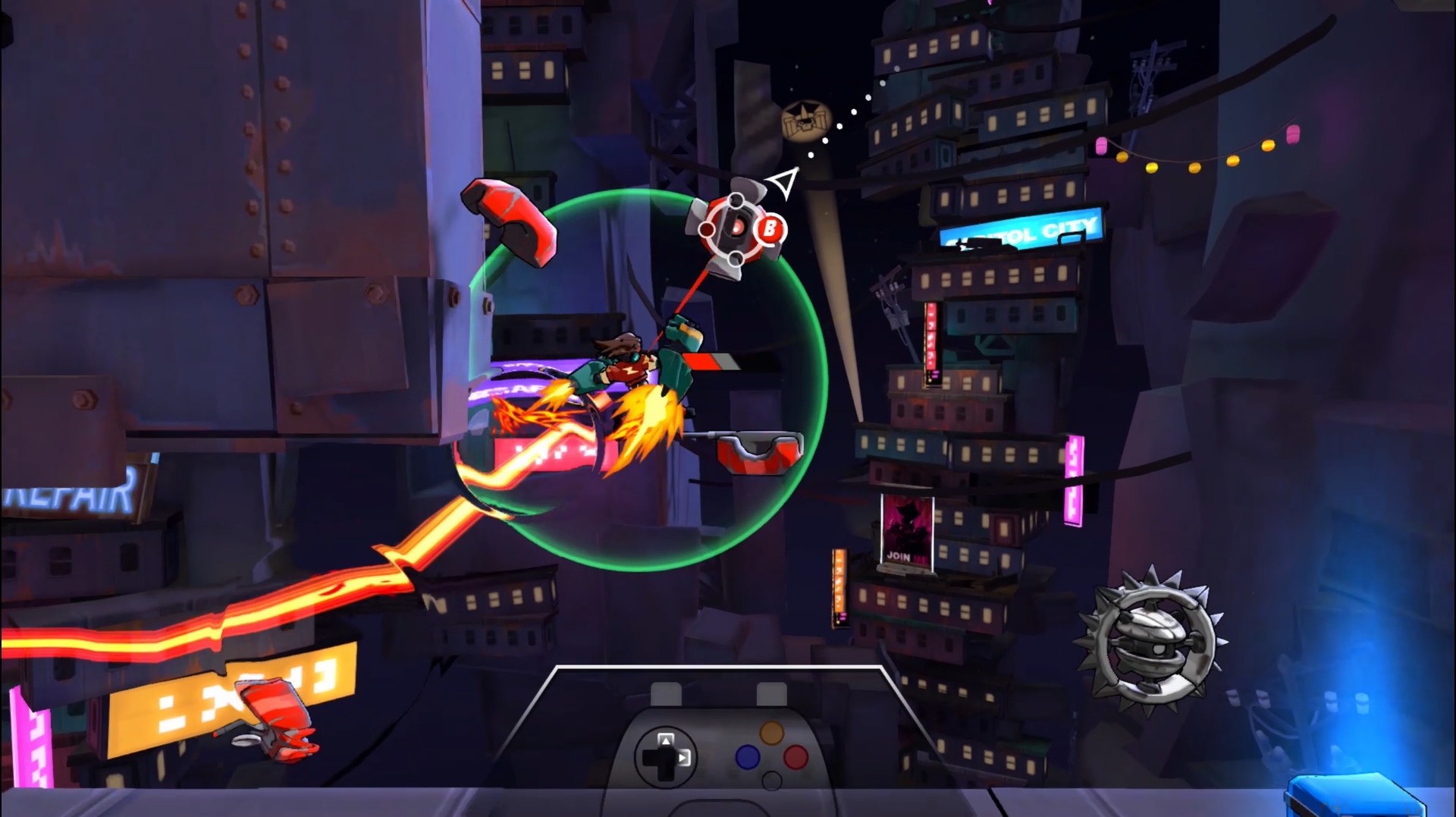The image size is (1456, 817).
Task: Click the small gray bottom face button
Action: pyautogui.click(x=772, y=781)
